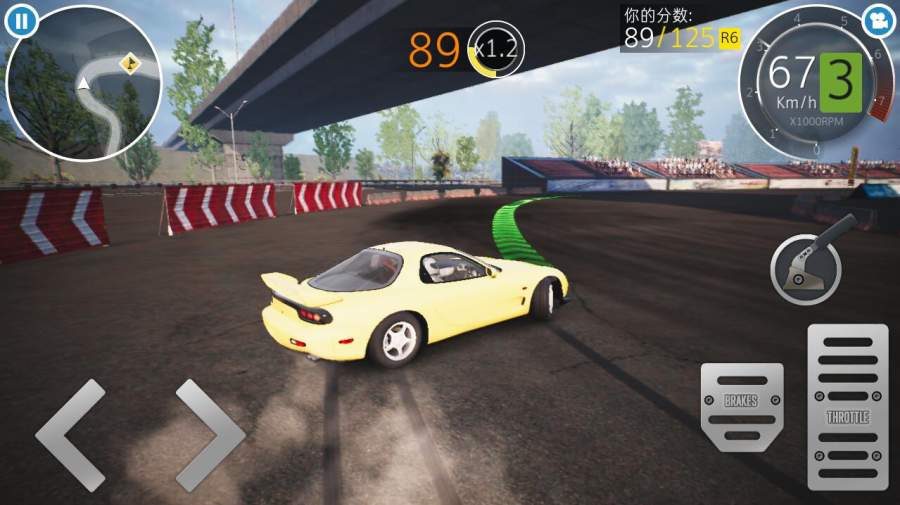The width and height of the screenshot is (900, 505).
Task: Click the circular track minimap
Action: [x=82, y=84]
